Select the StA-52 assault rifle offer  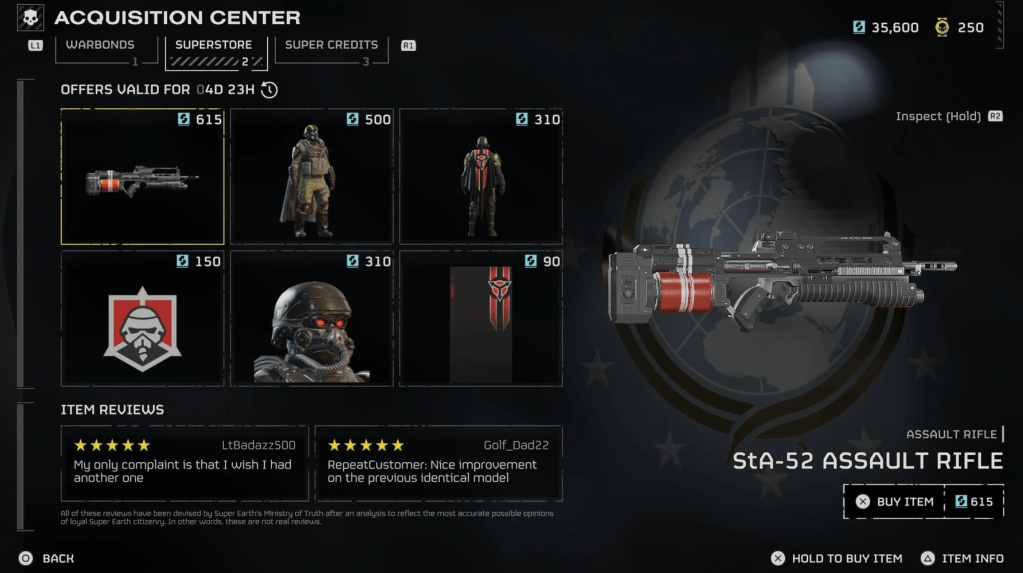click(142, 177)
